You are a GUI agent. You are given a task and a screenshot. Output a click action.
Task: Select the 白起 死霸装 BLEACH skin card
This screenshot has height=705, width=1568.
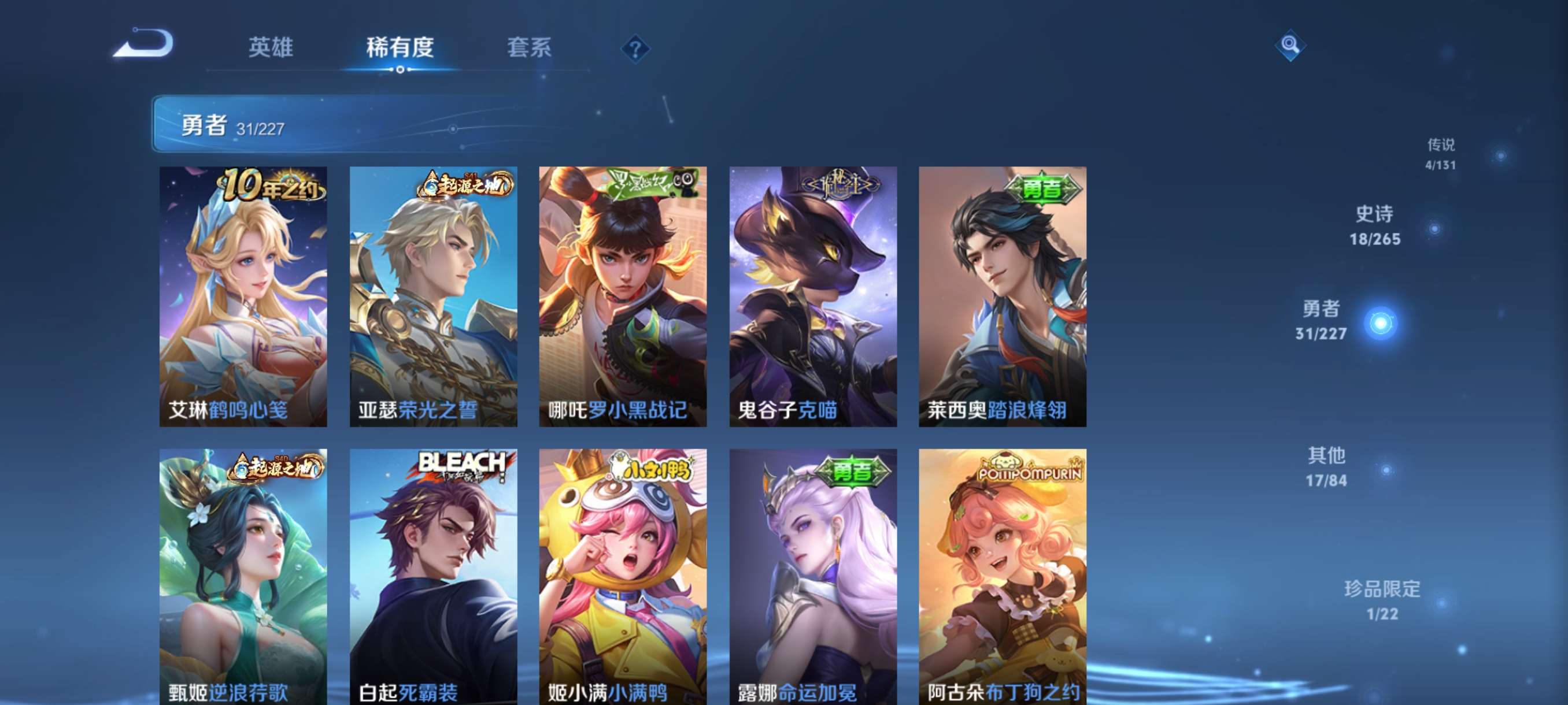click(x=433, y=576)
